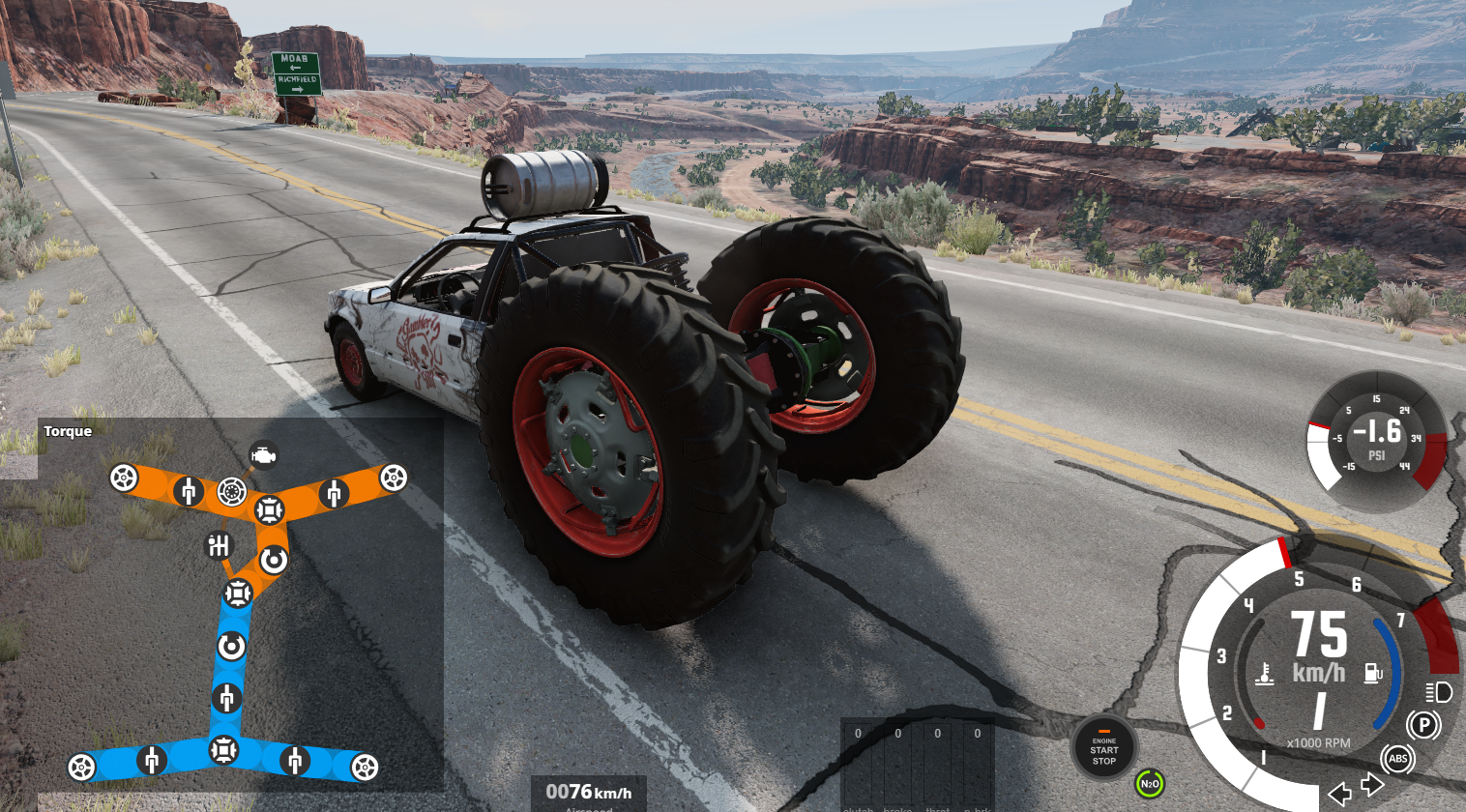The image size is (1466, 812).
Task: Activate the green N2O nitrous icon
Action: pyautogui.click(x=1149, y=784)
